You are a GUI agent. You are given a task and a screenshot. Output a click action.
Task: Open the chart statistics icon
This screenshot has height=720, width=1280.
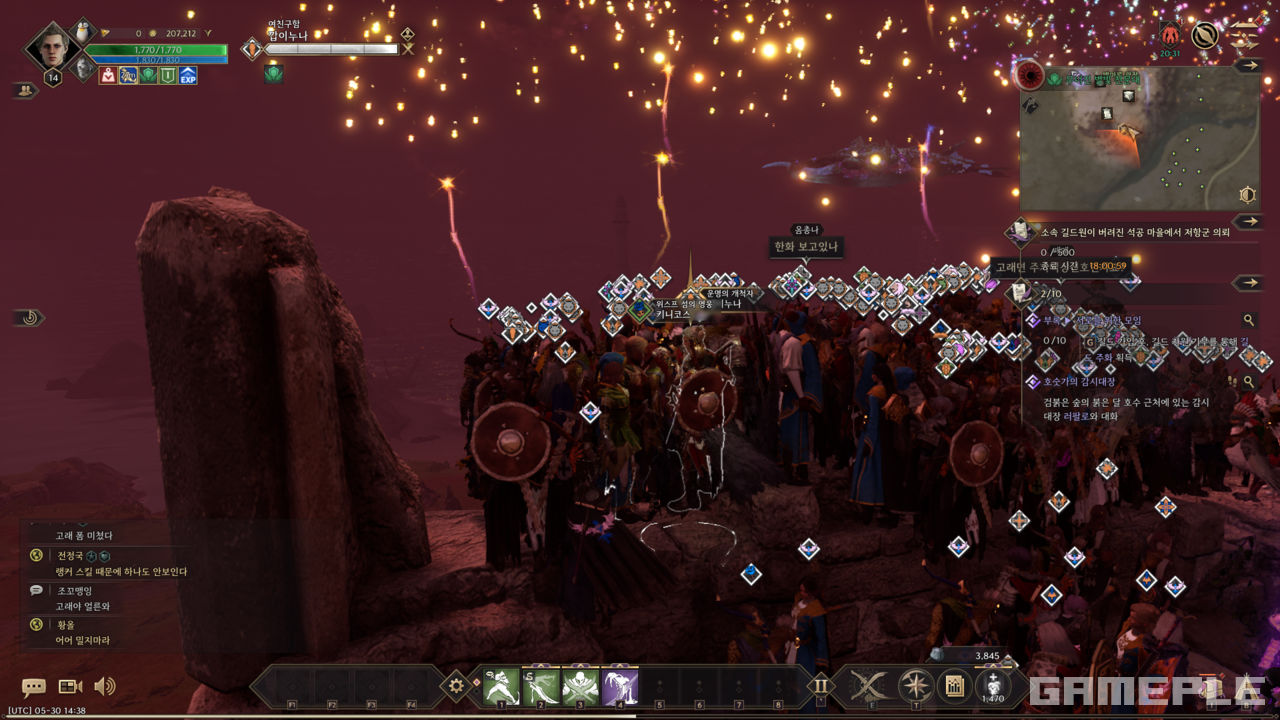click(x=955, y=686)
